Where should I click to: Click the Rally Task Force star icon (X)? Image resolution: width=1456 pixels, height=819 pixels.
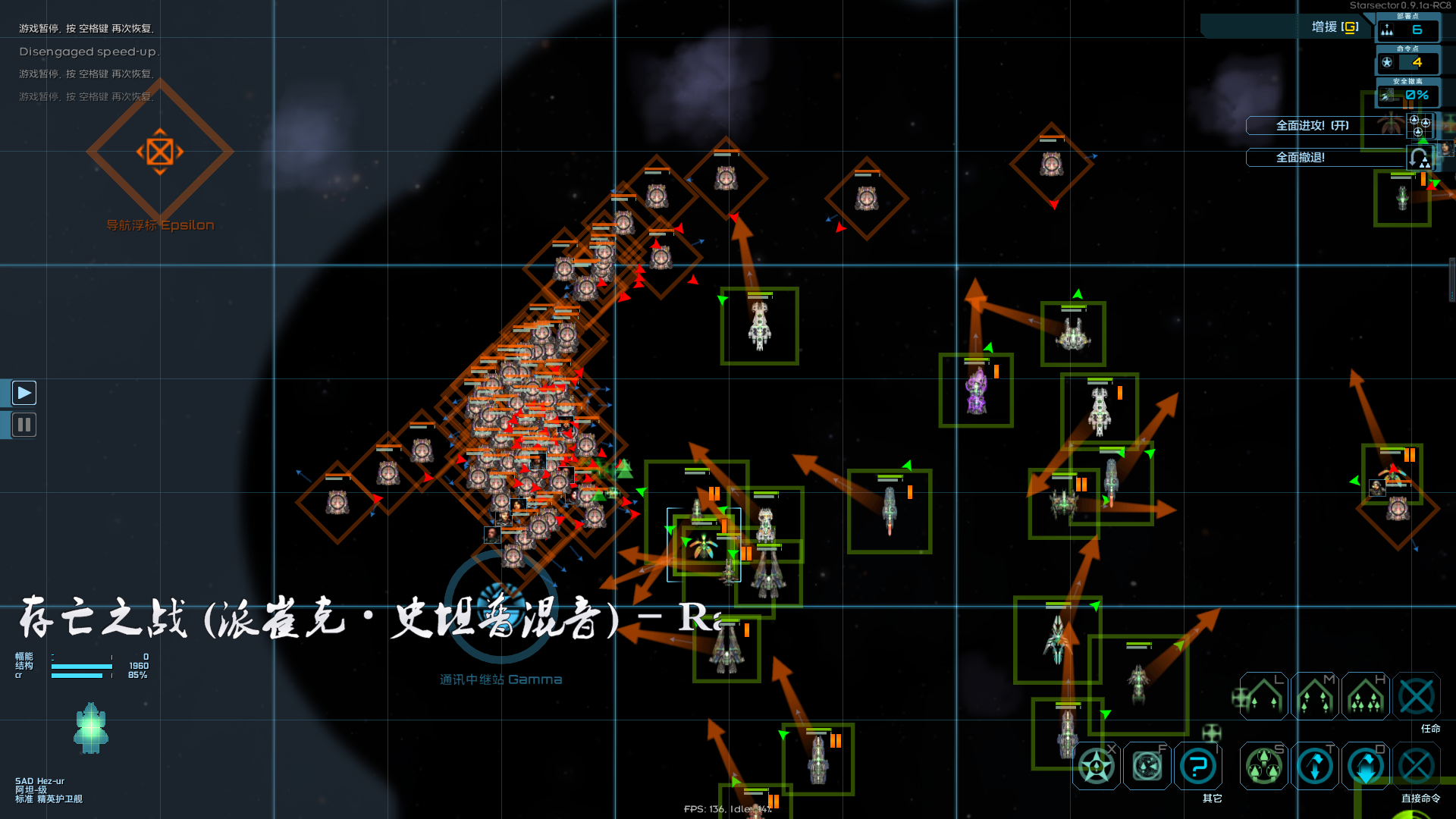click(x=1096, y=766)
